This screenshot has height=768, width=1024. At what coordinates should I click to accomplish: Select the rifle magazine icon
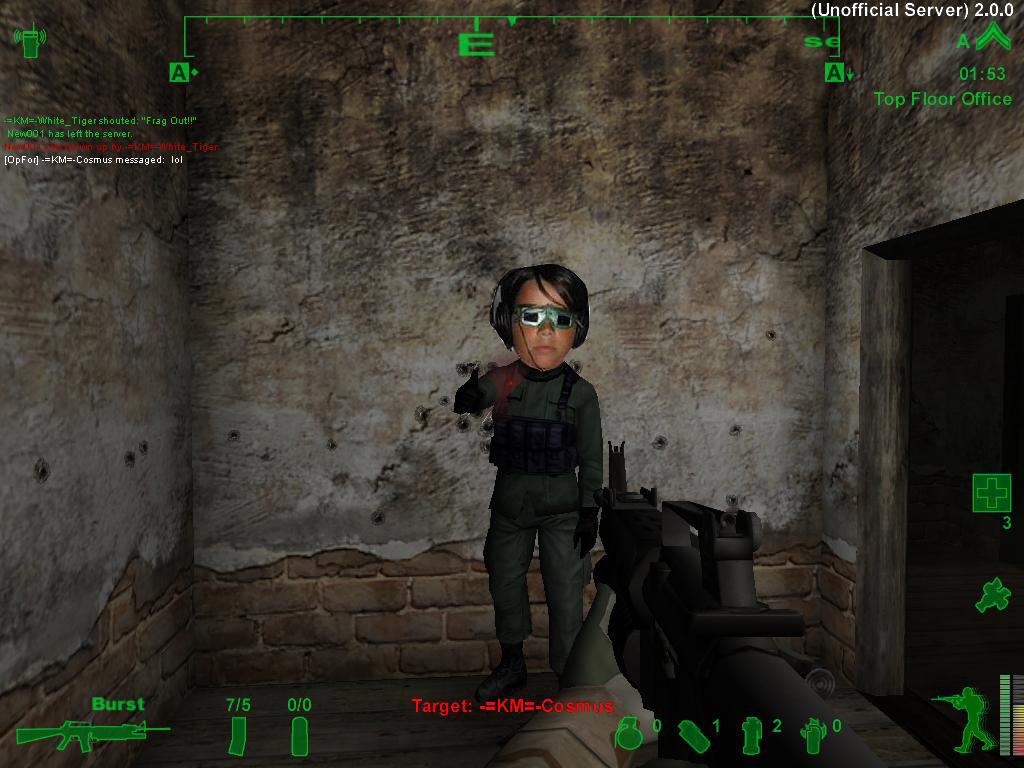[238, 736]
